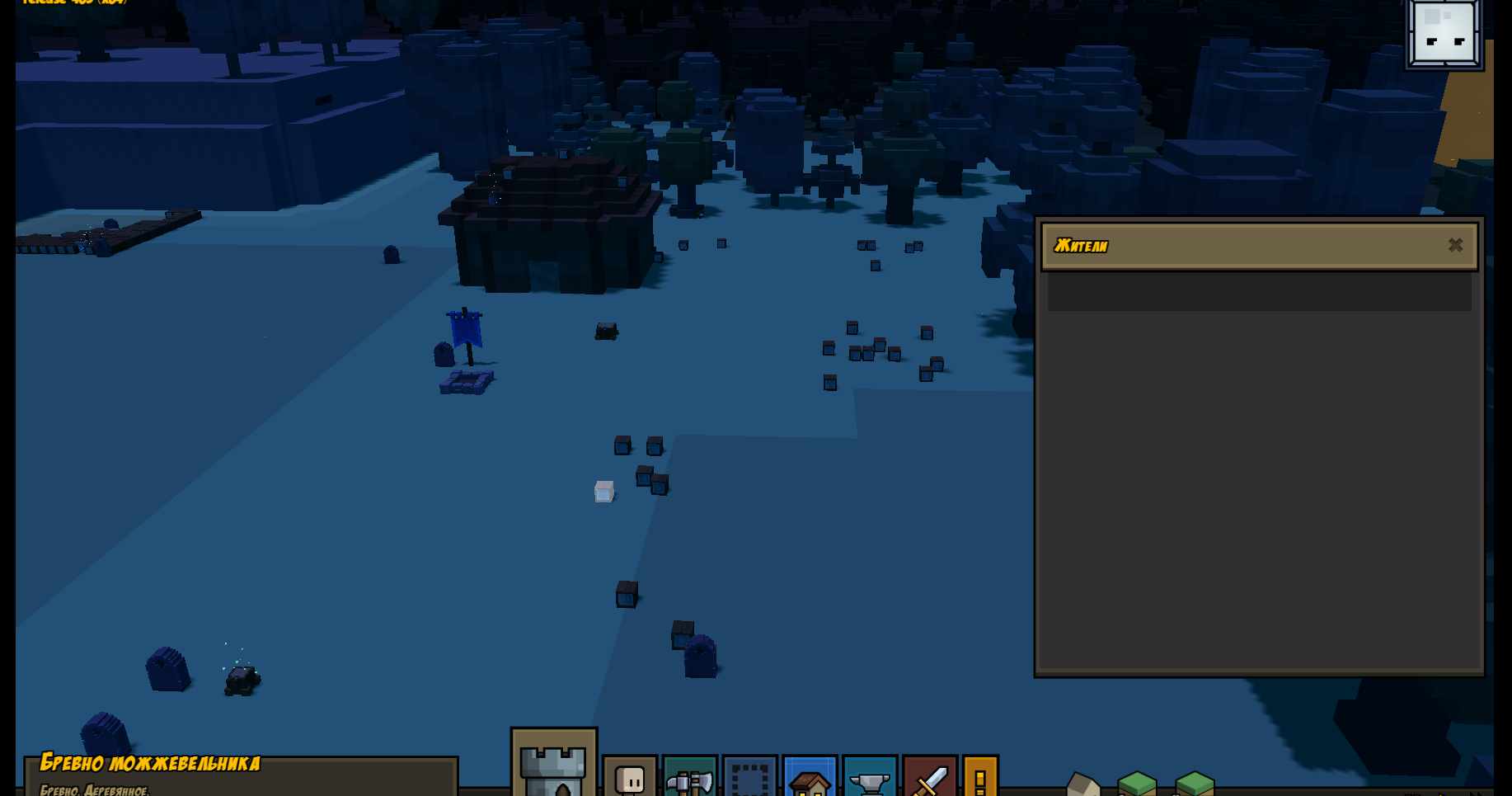The width and height of the screenshot is (1512, 796).
Task: Choose the house build menu
Action: coord(810,778)
